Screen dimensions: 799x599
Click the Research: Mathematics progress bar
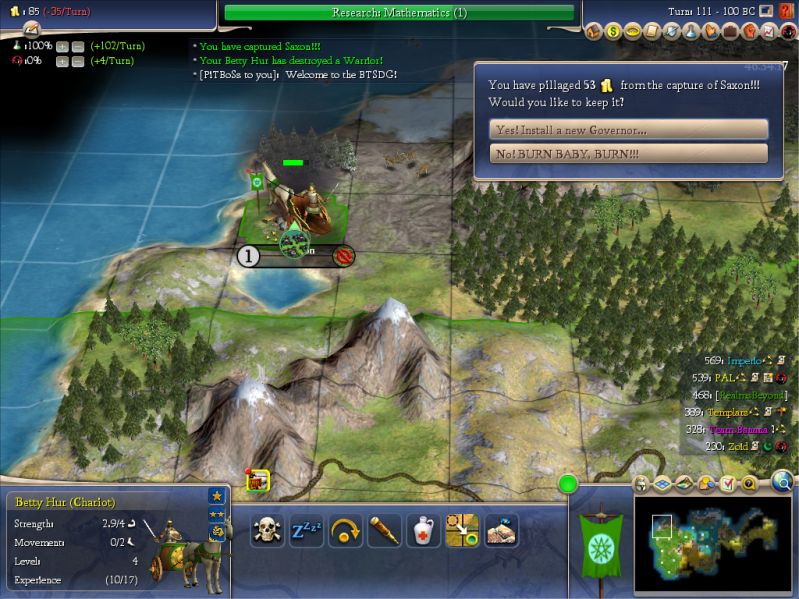pyautogui.click(x=399, y=13)
